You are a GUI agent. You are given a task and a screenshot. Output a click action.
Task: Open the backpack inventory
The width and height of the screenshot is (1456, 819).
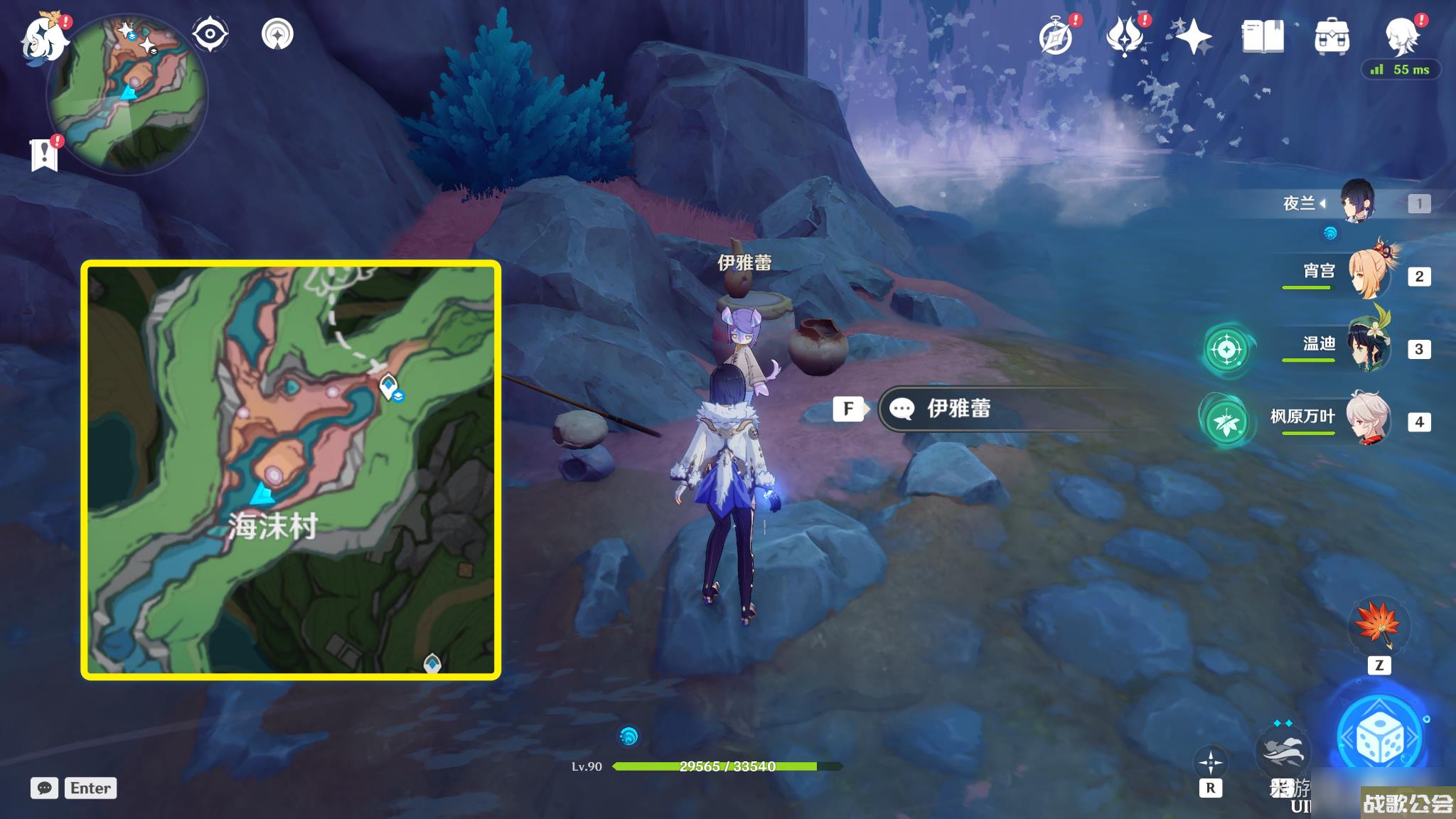click(x=1332, y=37)
